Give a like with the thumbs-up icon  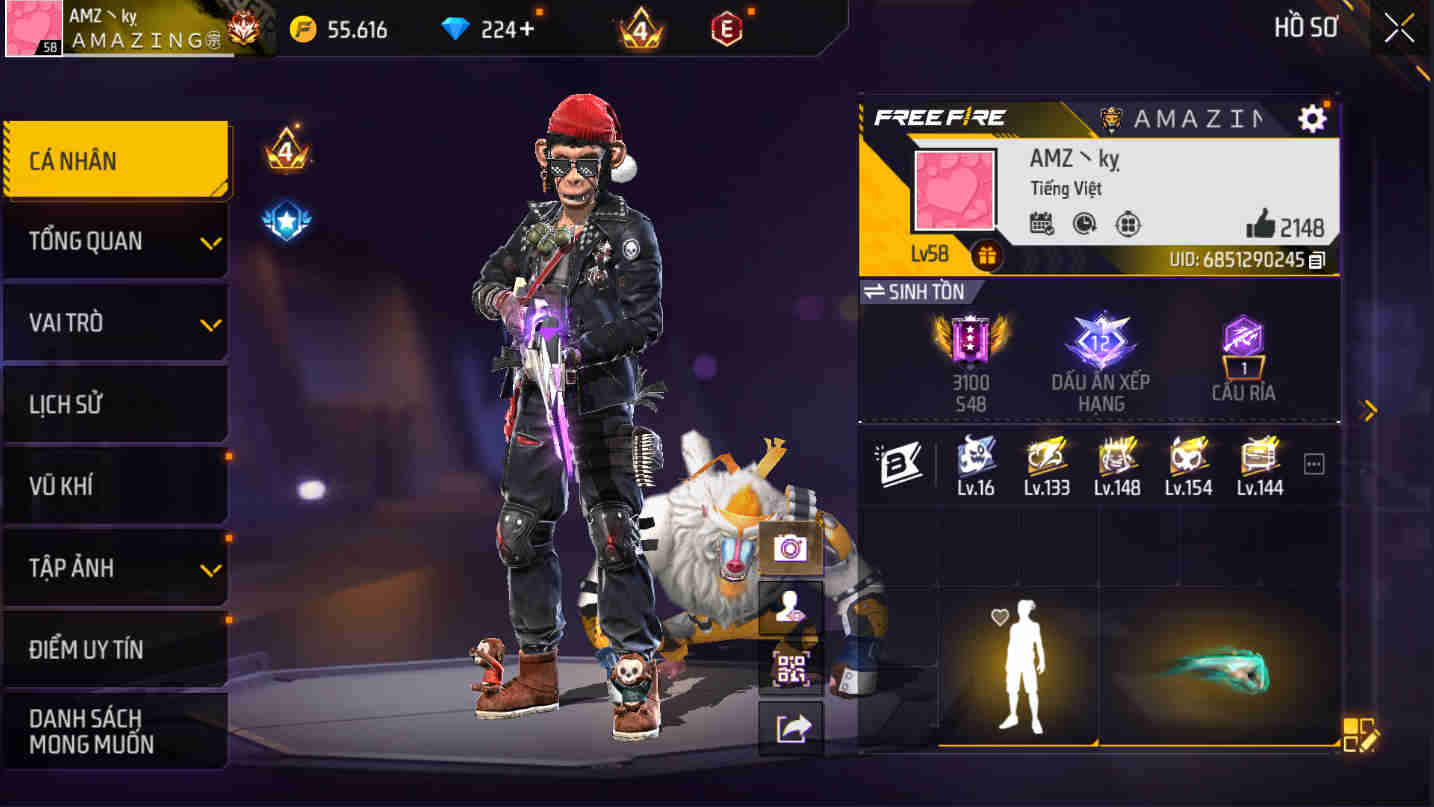pos(1265,226)
